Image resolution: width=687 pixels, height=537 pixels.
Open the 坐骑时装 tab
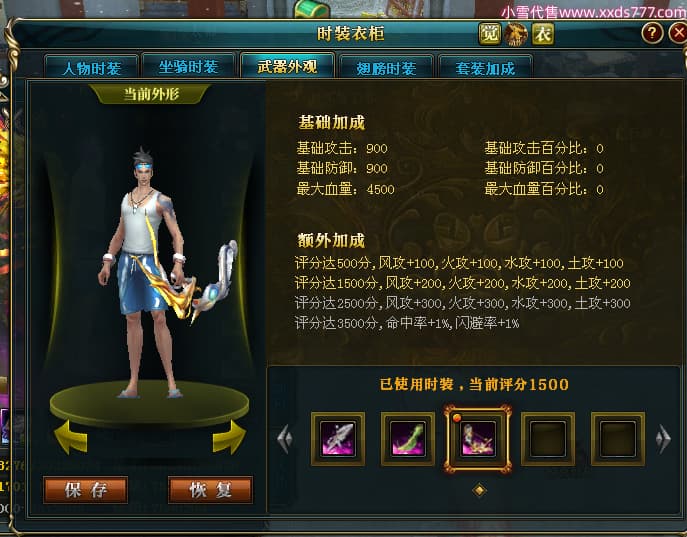click(188, 67)
